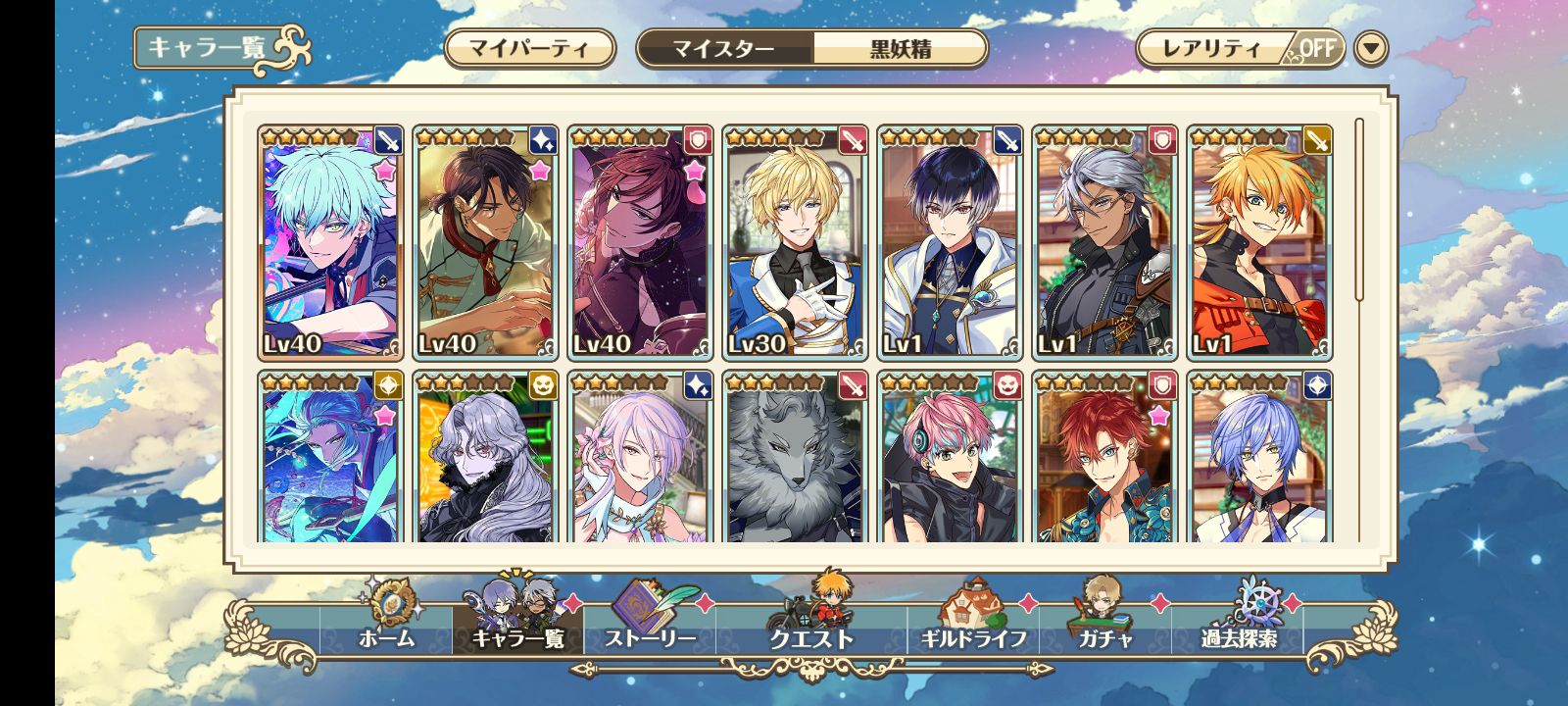Toggle the レアリティ rarity filter

(x=1240, y=48)
